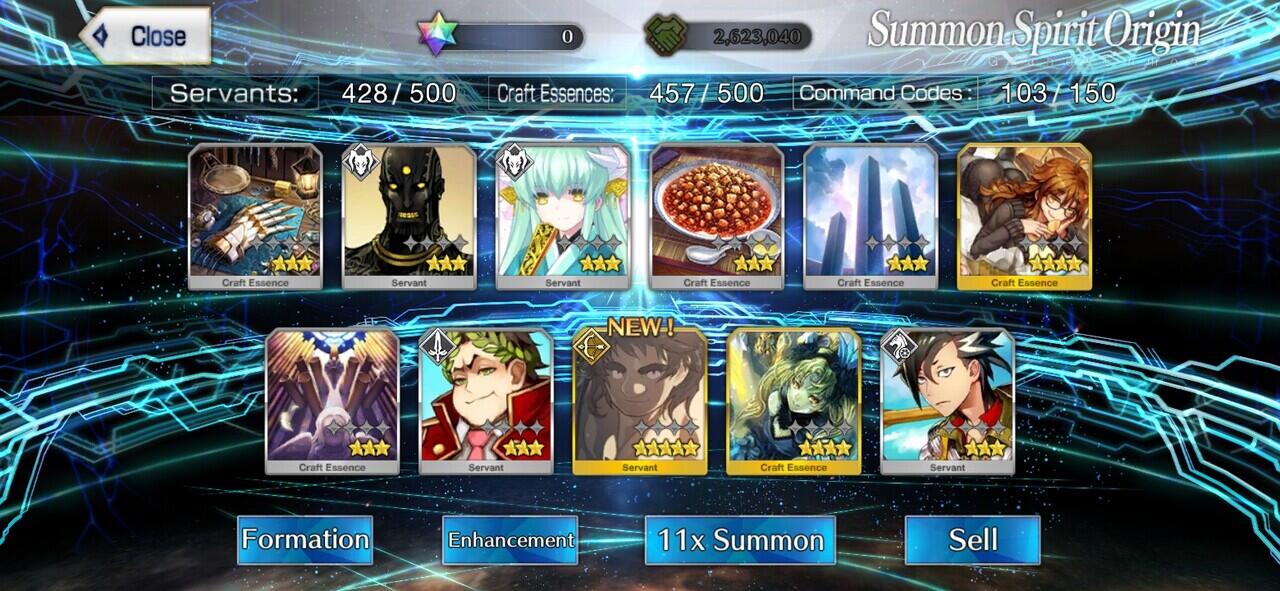1280x591 pixels.
Task: Open the glasses-wearing woman Craft Essence card
Action: [1024, 215]
